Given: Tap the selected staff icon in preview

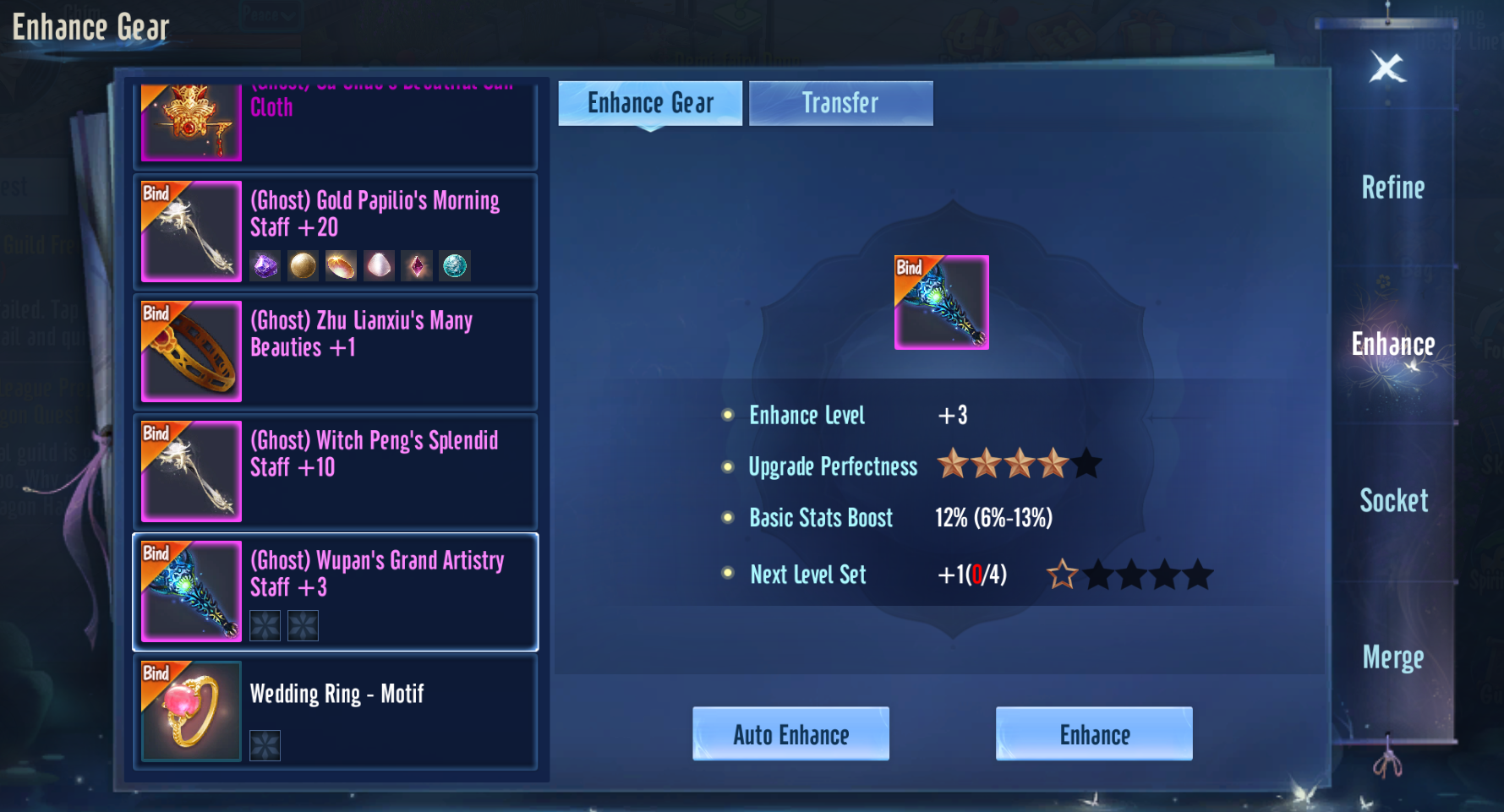Looking at the screenshot, I should [x=941, y=302].
